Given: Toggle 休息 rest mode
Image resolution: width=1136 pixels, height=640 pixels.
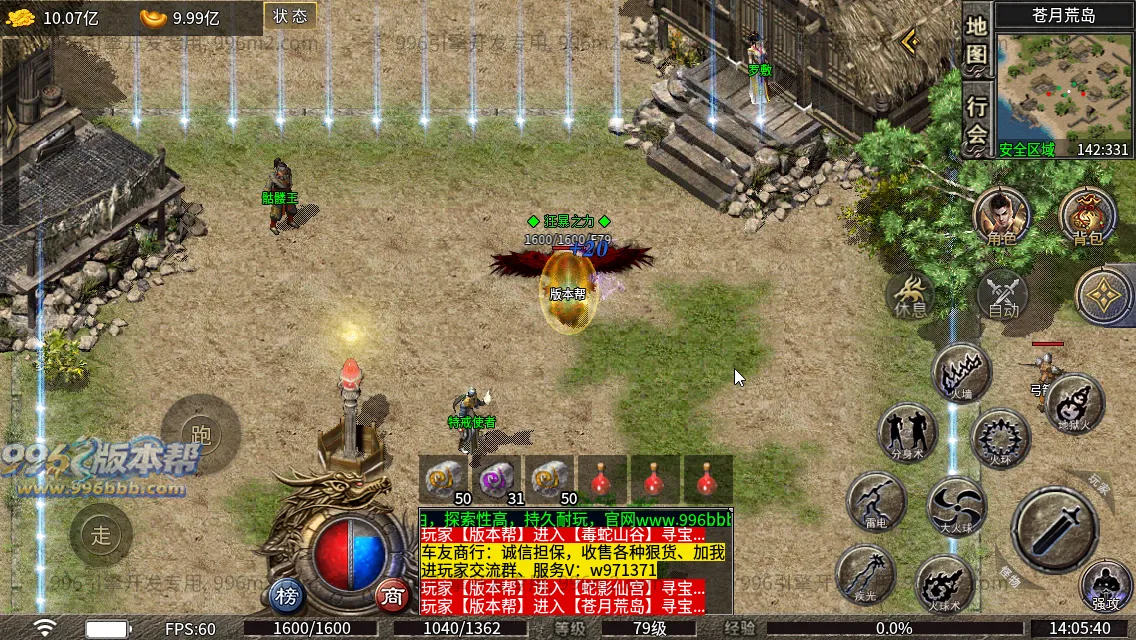Looking at the screenshot, I should point(911,294).
